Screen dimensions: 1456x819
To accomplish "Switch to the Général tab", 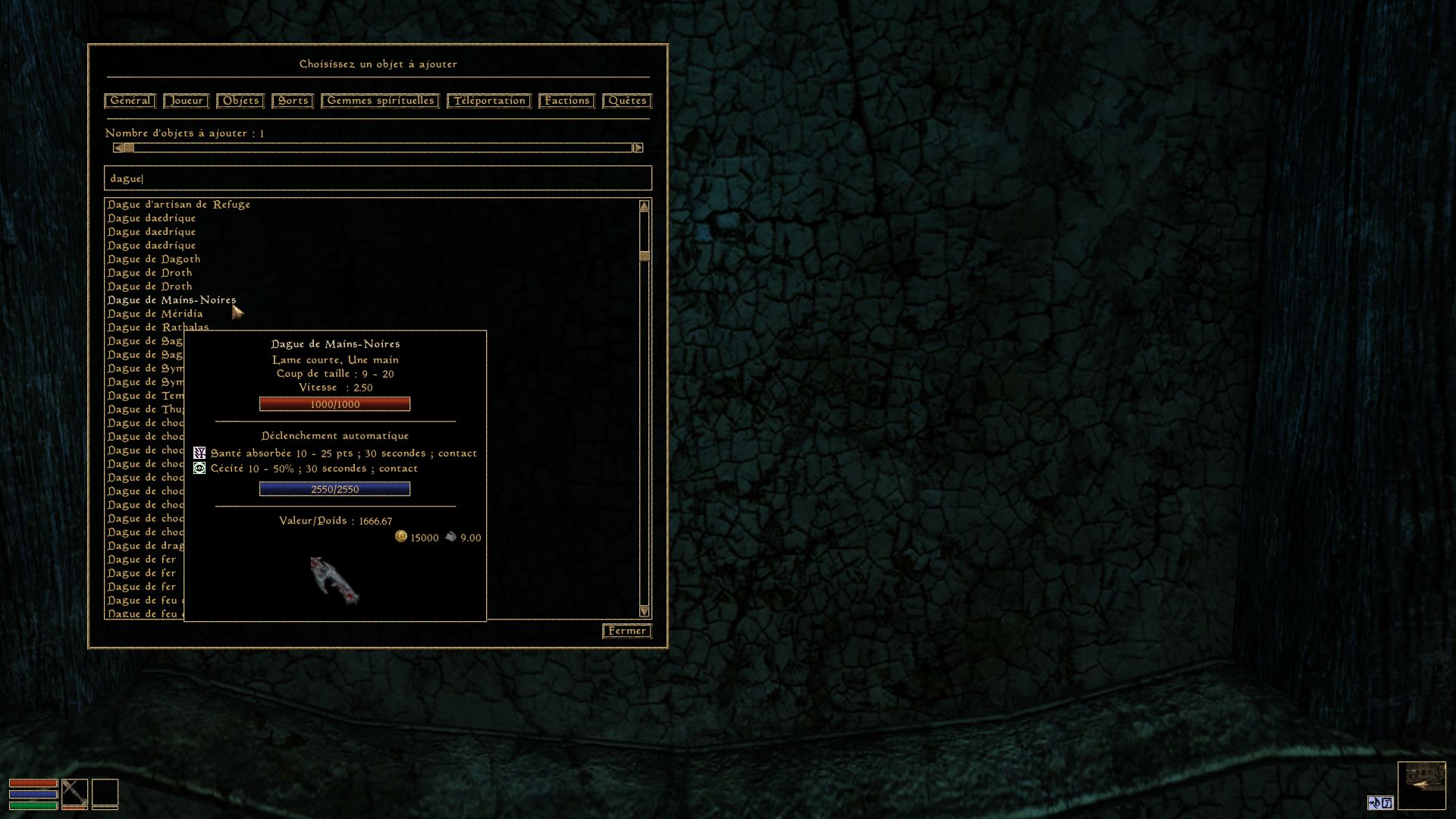I will point(130,101).
